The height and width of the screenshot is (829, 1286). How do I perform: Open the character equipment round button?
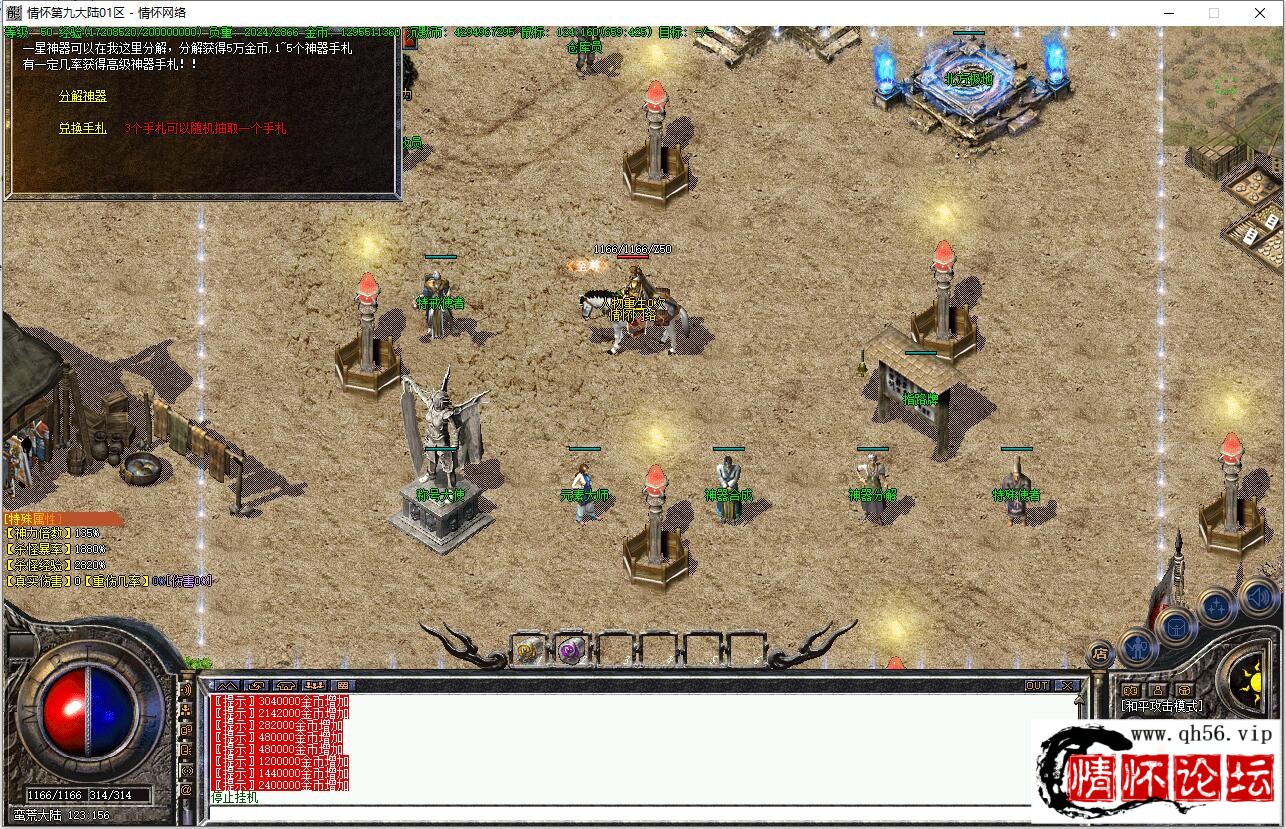(1137, 647)
